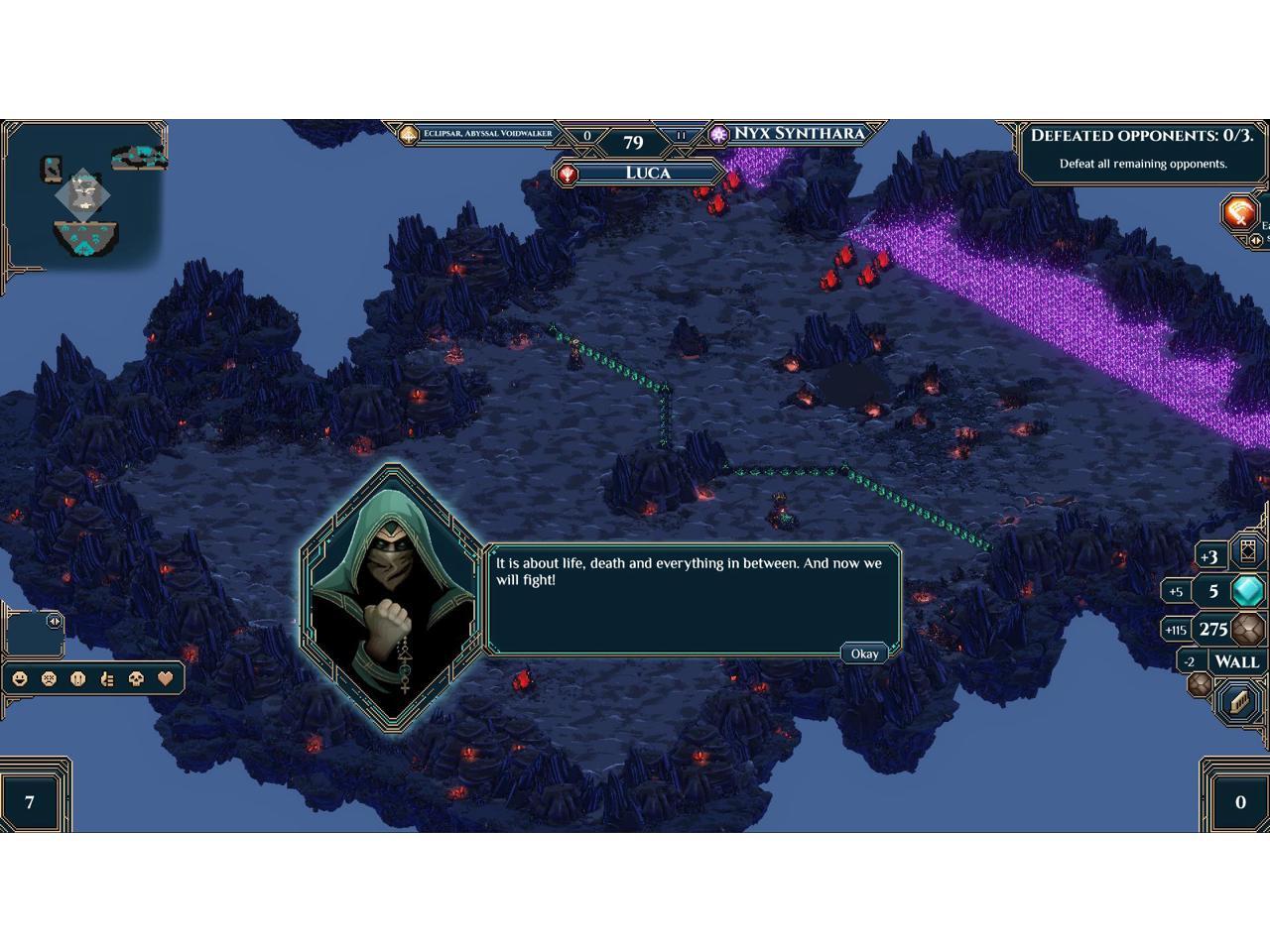
Task: Send the sad face emote
Action: (49, 679)
